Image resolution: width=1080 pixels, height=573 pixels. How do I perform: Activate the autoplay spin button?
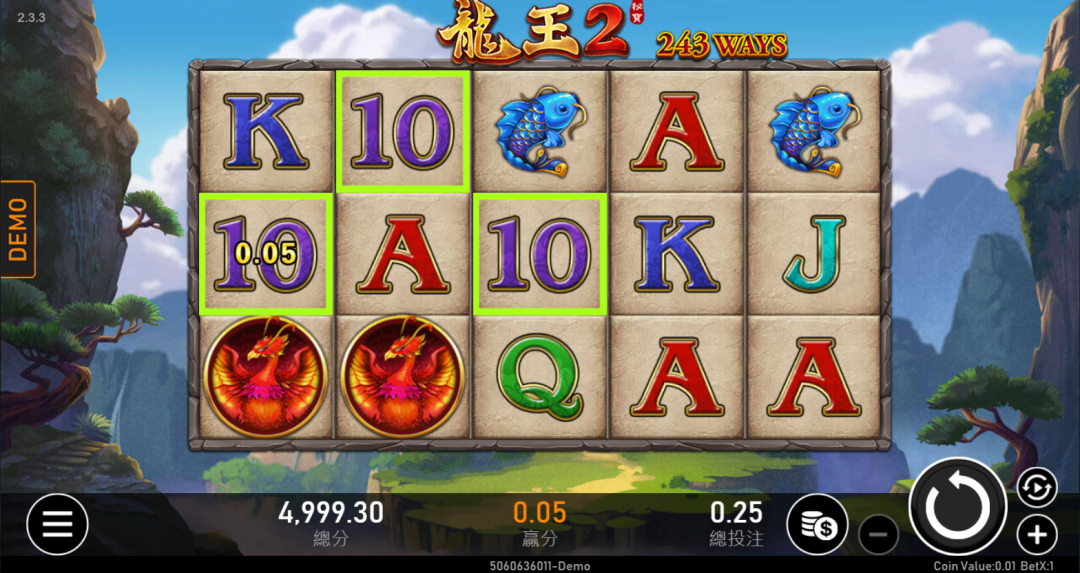(x=1037, y=487)
